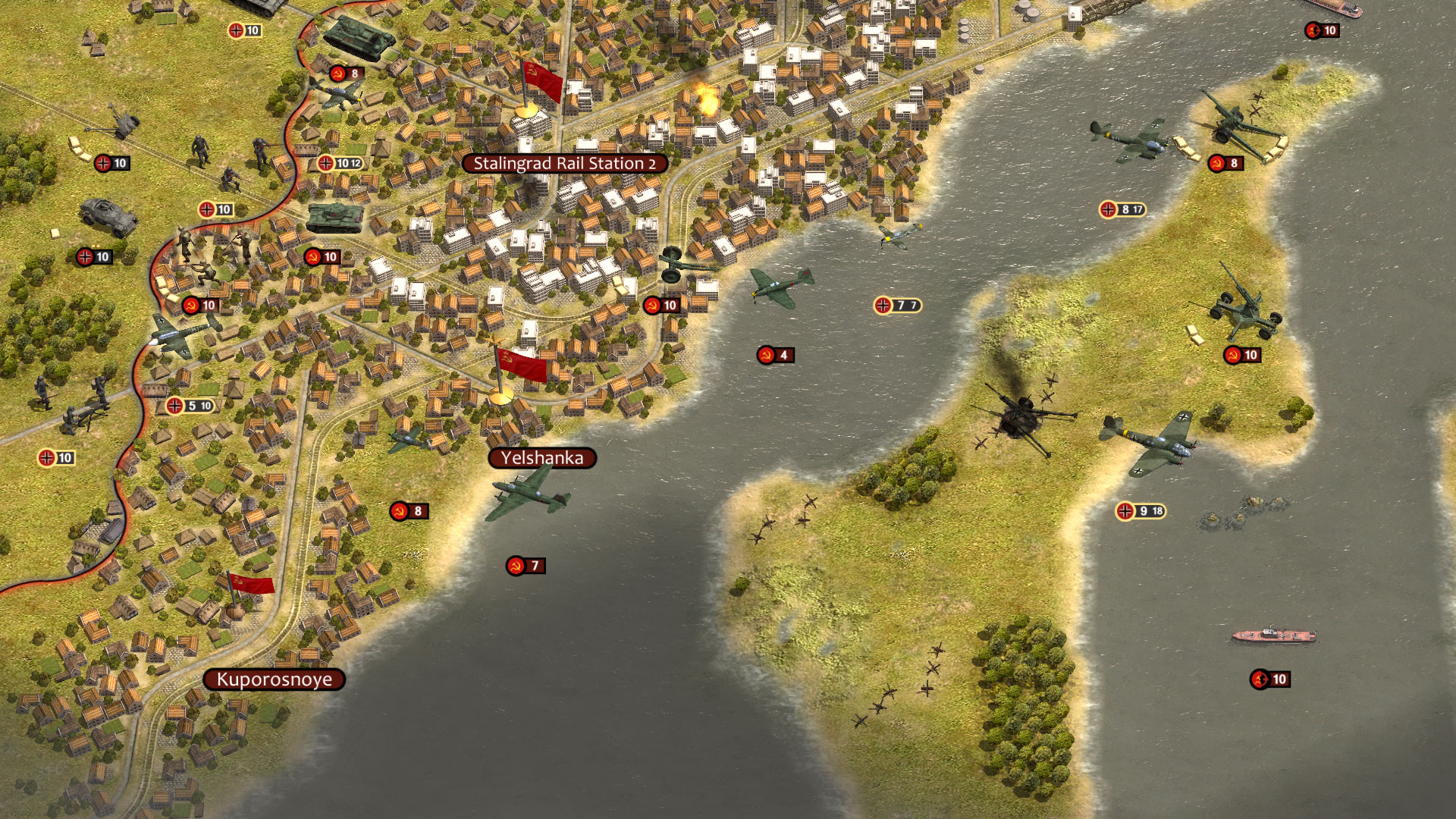
Task: Select the Soviet hammer-and-sickle badge showing 4
Action: pos(773,353)
